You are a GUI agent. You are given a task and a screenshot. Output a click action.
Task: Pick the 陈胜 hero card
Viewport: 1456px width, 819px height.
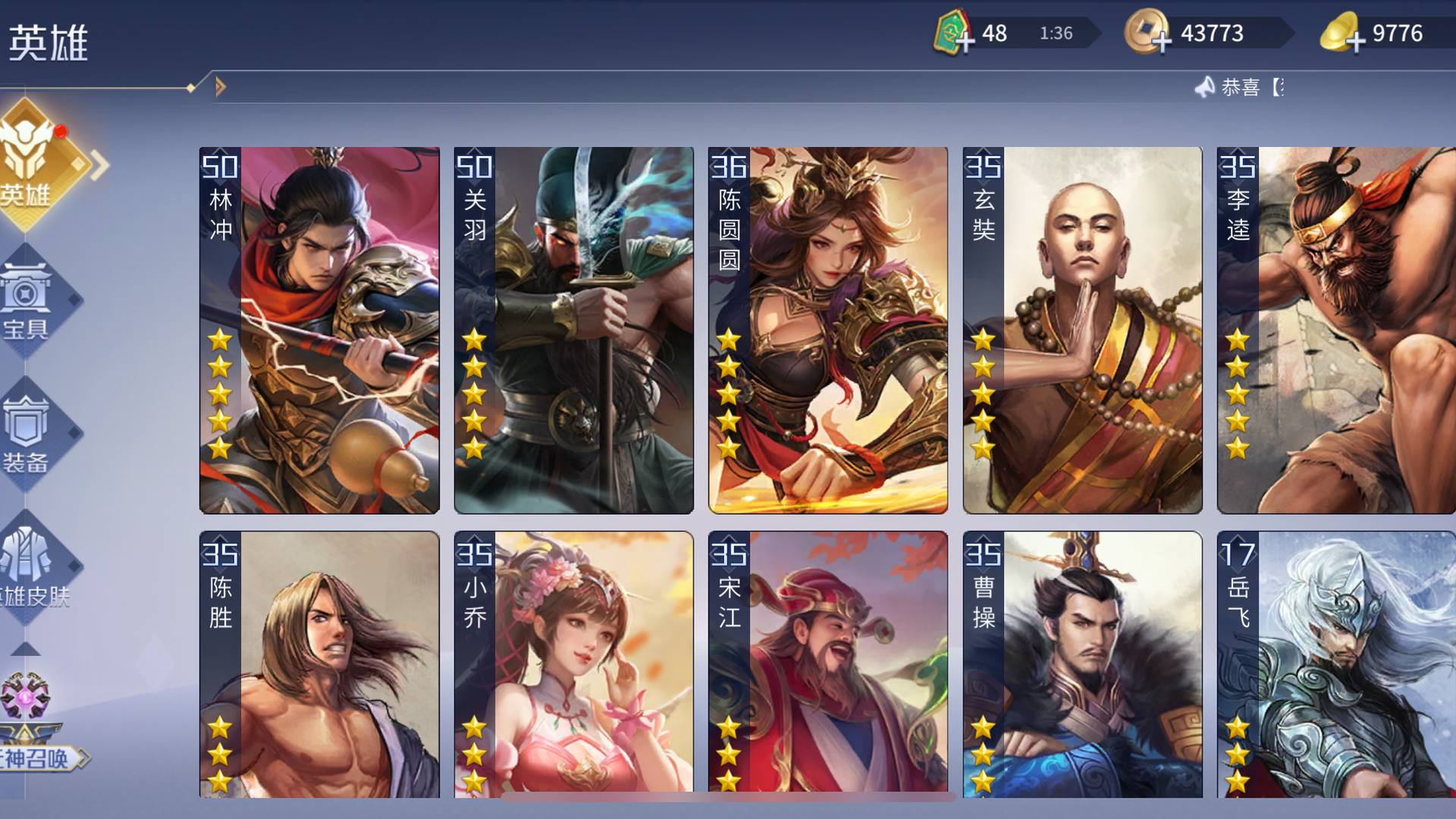pos(319,664)
